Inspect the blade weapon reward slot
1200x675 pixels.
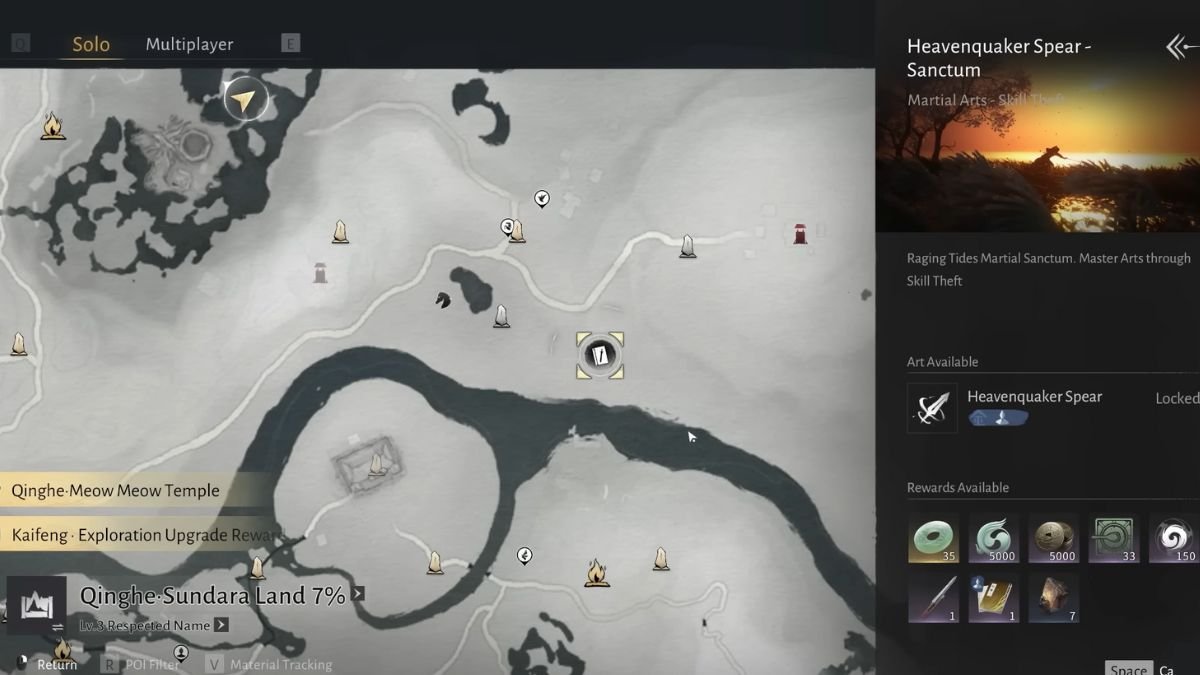coord(934,598)
